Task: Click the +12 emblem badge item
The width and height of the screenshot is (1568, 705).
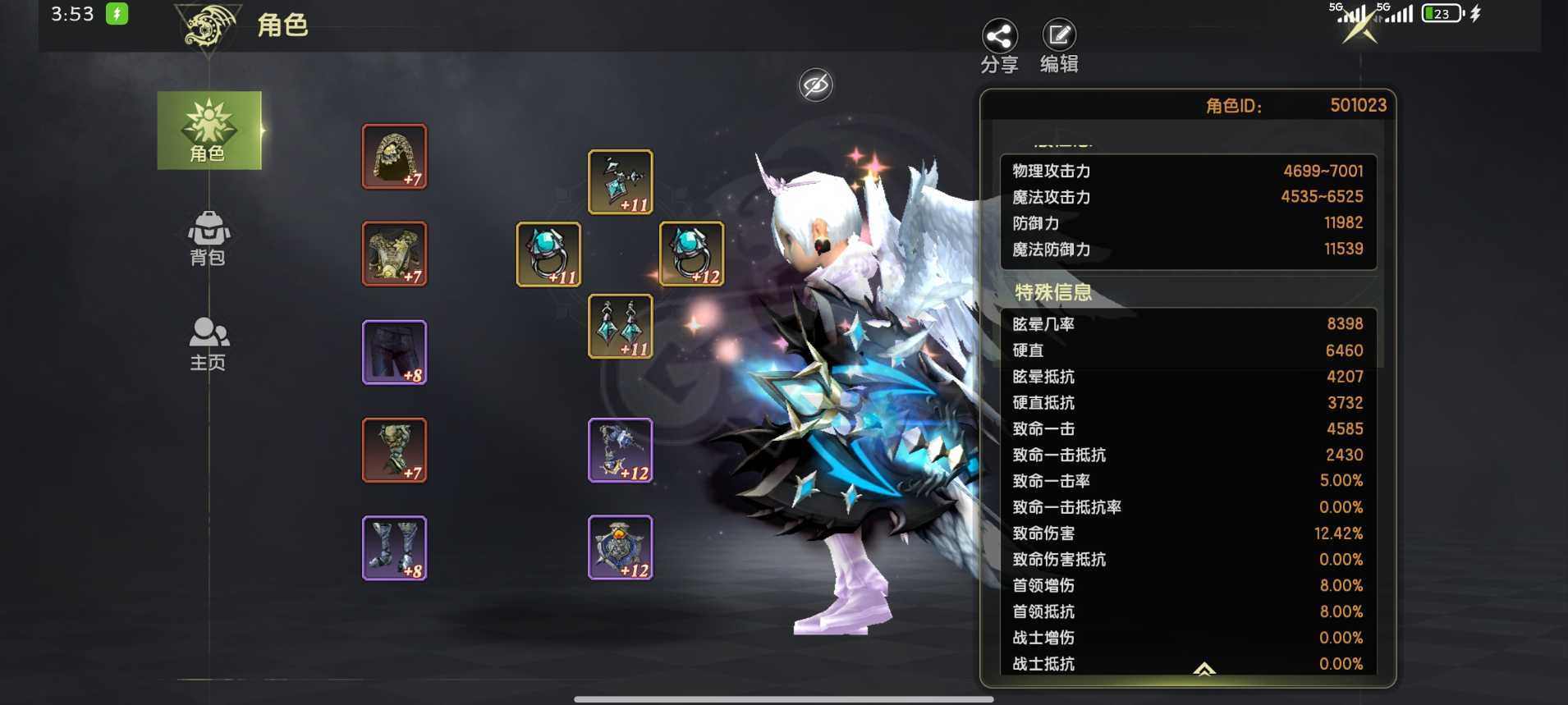Action: click(x=620, y=547)
